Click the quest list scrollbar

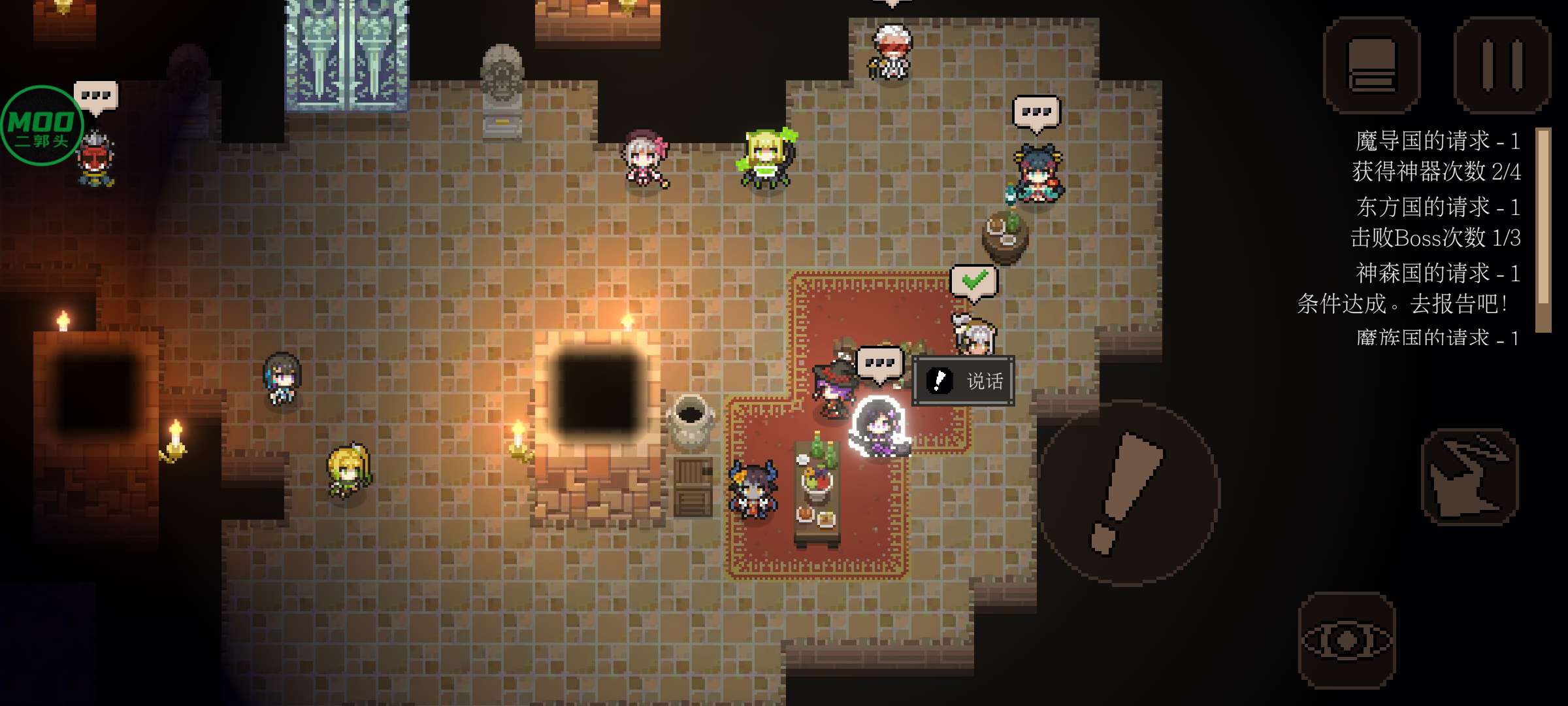click(x=1543, y=229)
